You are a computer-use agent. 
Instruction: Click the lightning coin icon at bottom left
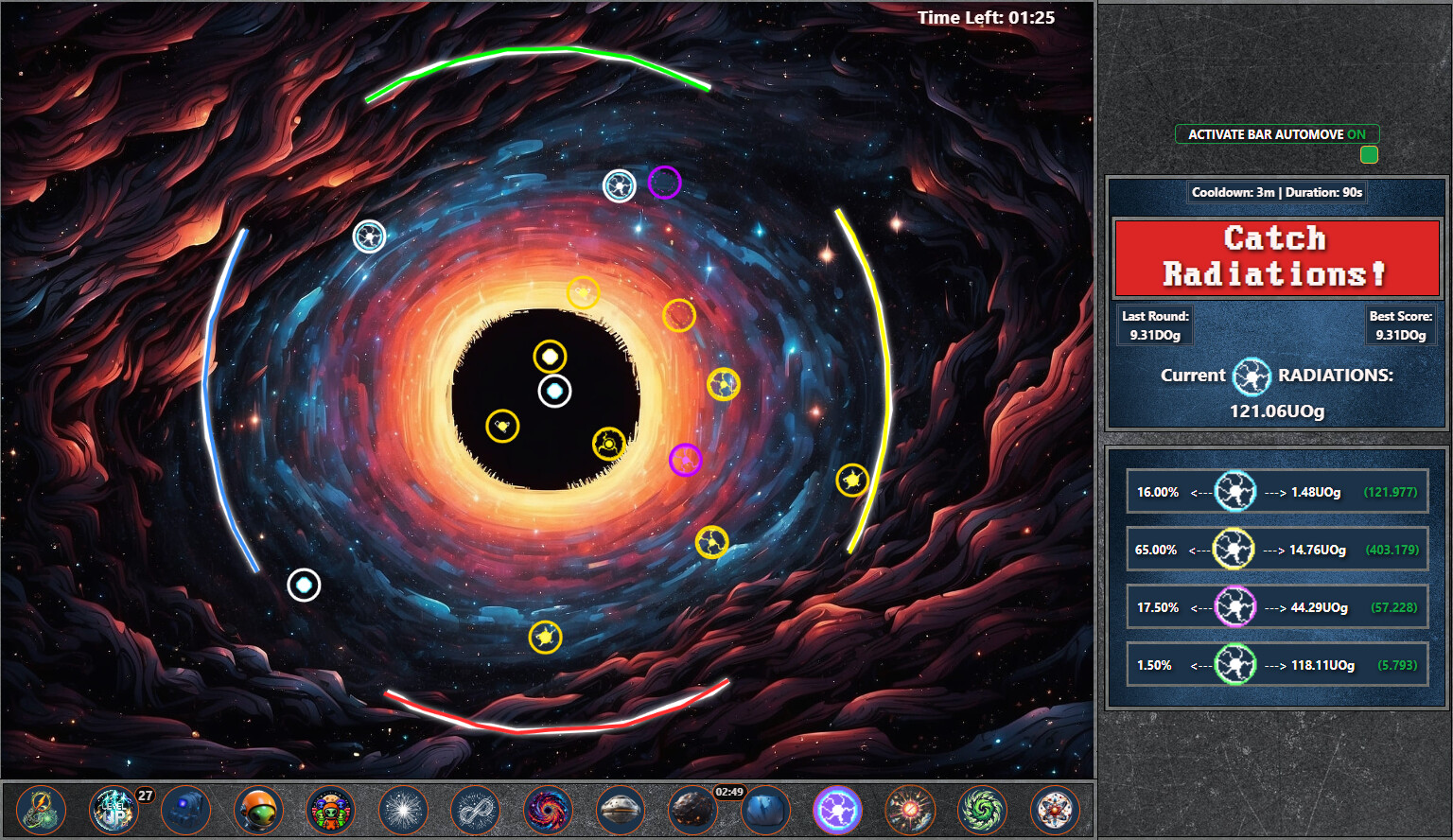coord(41,810)
